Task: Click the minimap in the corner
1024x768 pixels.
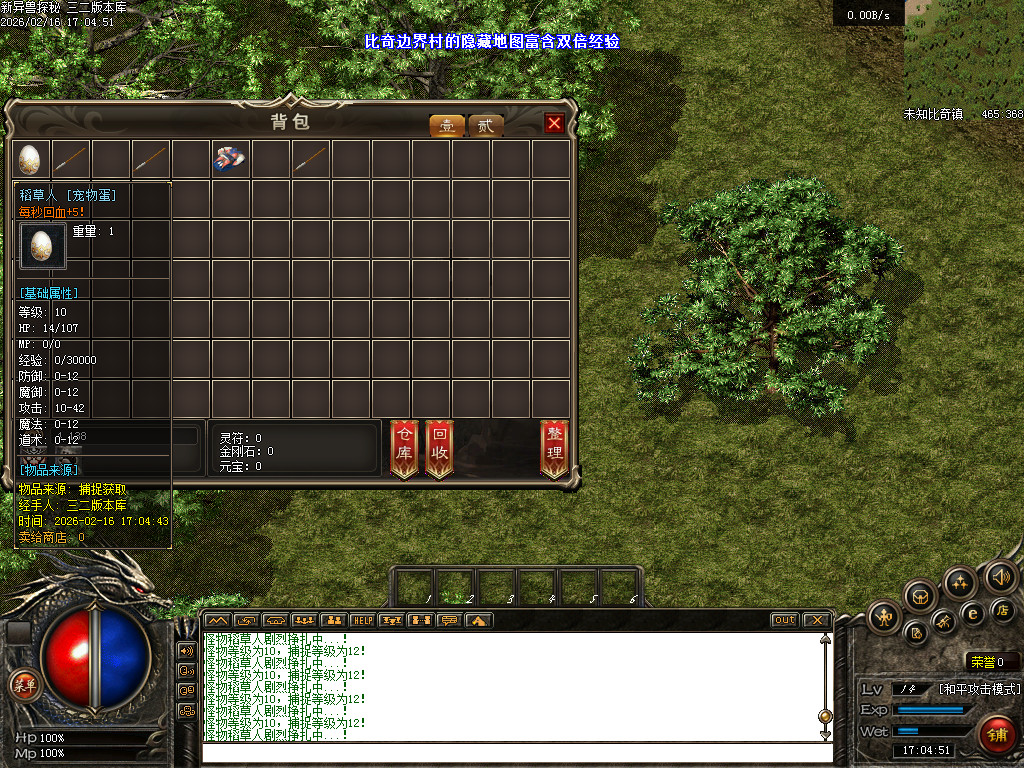Action: (x=963, y=52)
